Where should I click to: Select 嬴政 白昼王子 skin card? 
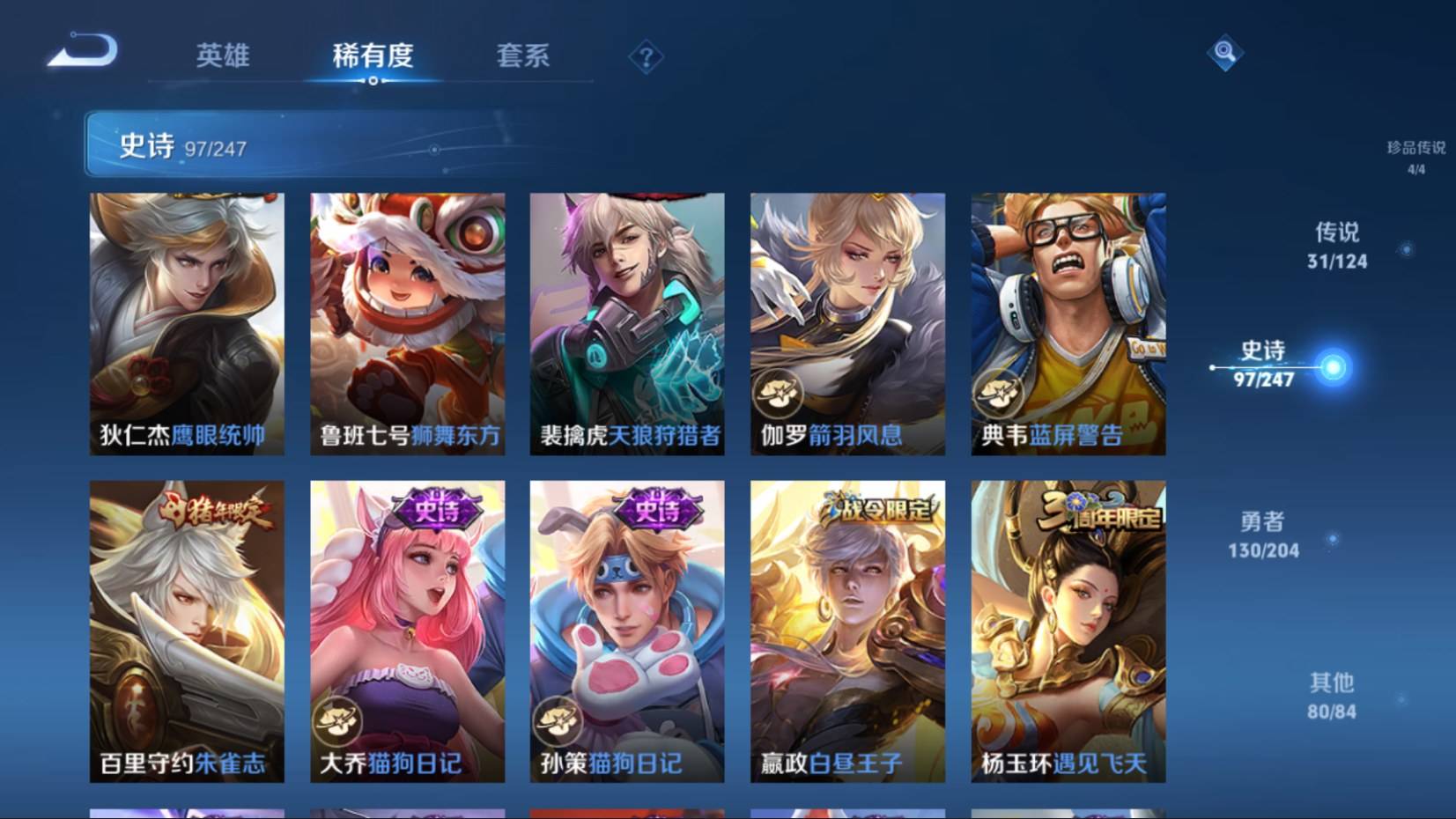847,631
